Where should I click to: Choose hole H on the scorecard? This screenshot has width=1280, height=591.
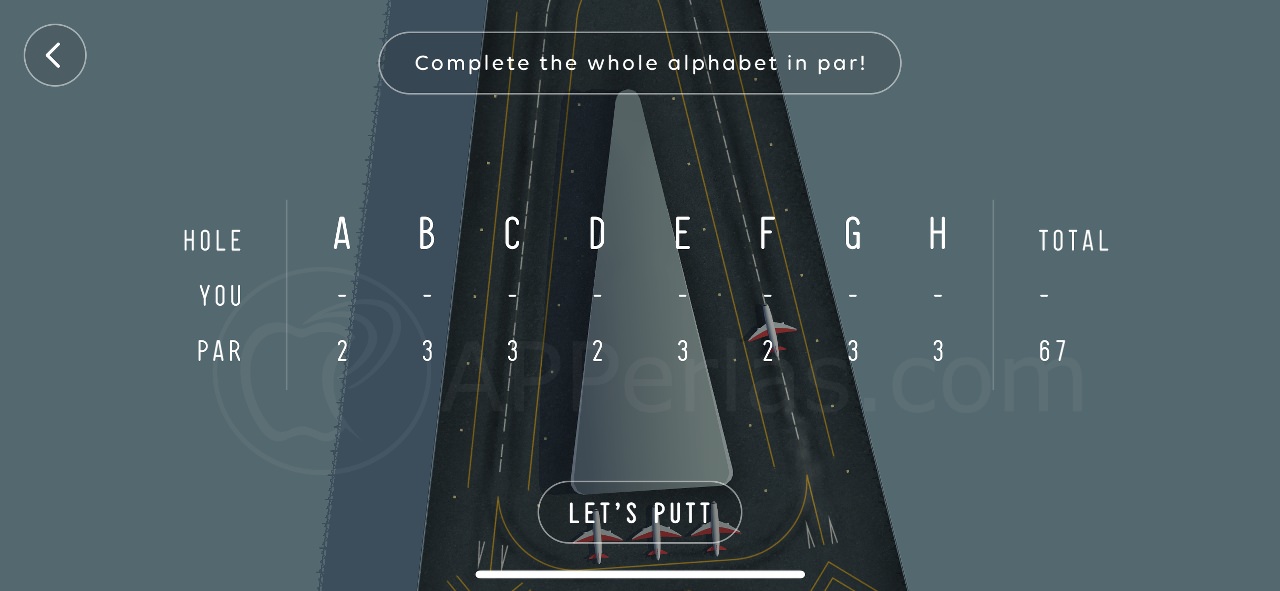pyautogui.click(x=938, y=234)
